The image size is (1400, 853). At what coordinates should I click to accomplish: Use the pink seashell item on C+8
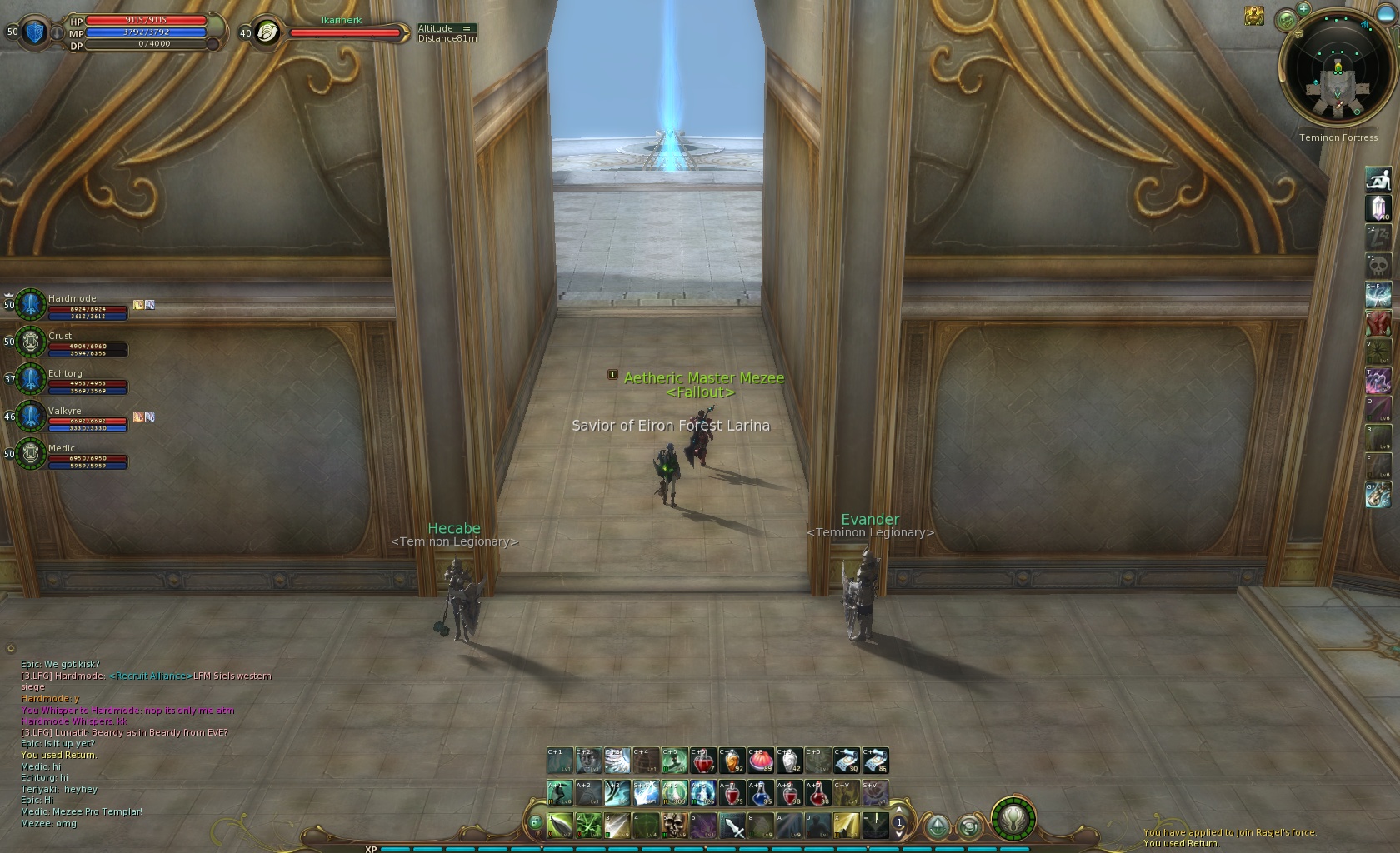(x=760, y=761)
